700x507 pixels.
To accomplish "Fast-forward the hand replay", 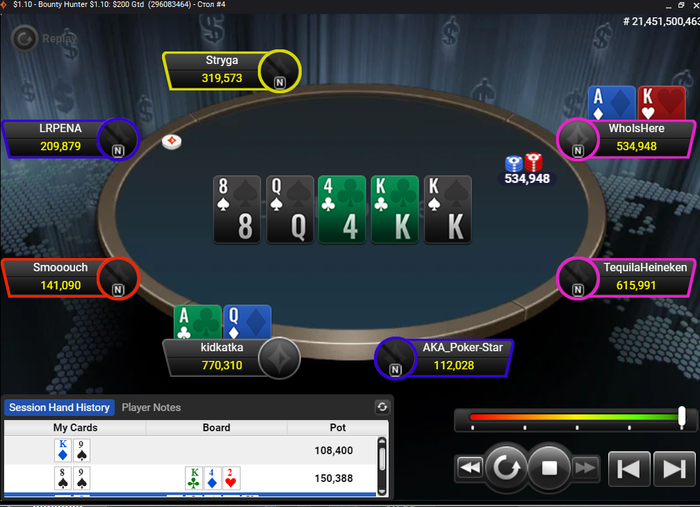I will (586, 467).
